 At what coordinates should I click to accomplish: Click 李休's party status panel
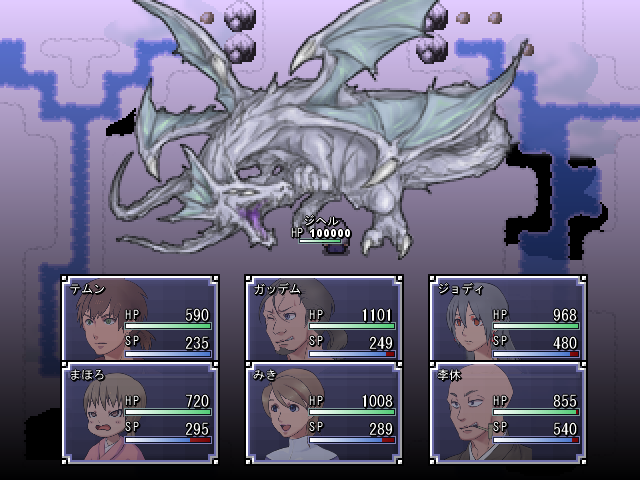tap(507, 412)
